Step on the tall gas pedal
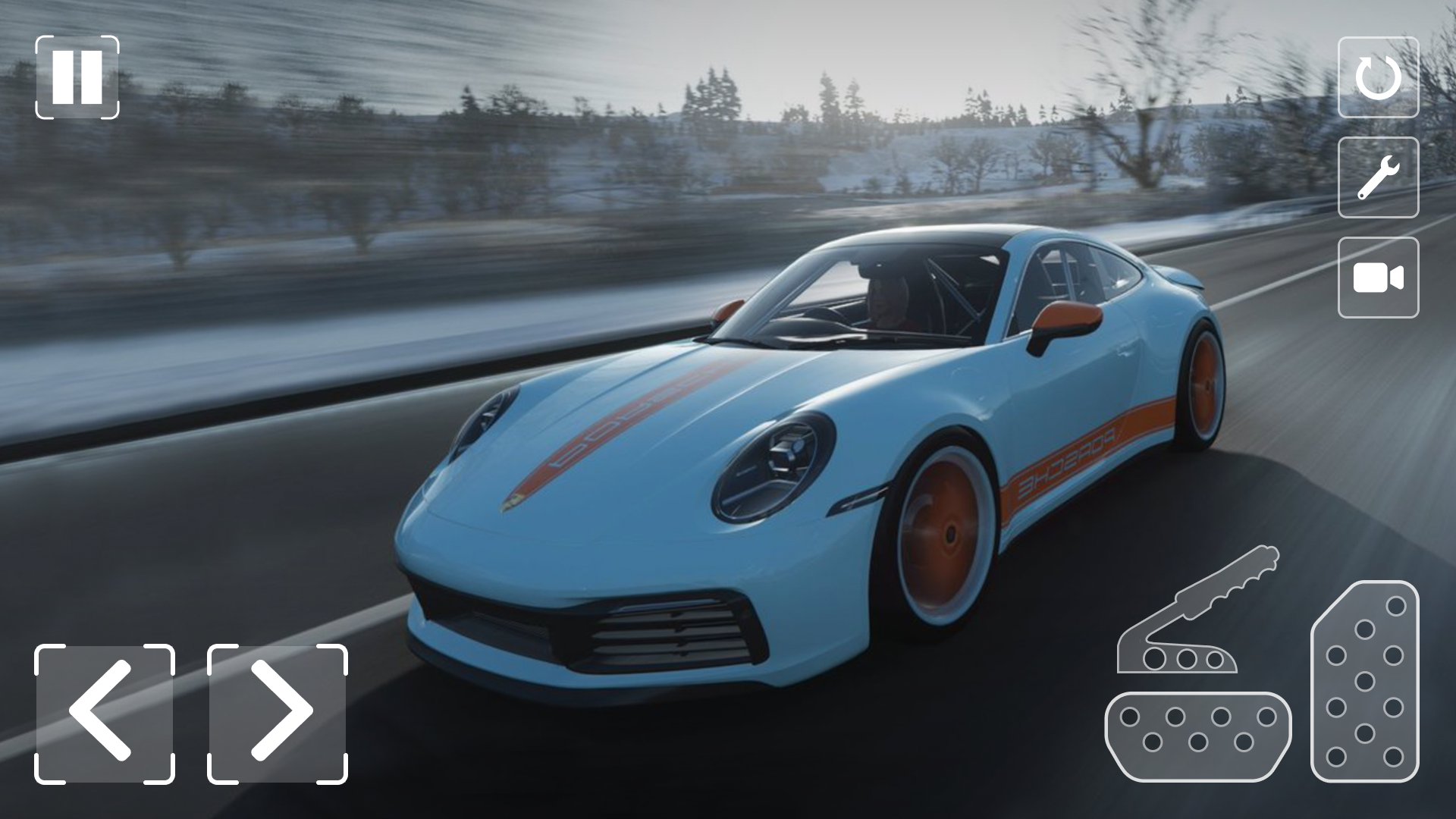 click(1364, 681)
